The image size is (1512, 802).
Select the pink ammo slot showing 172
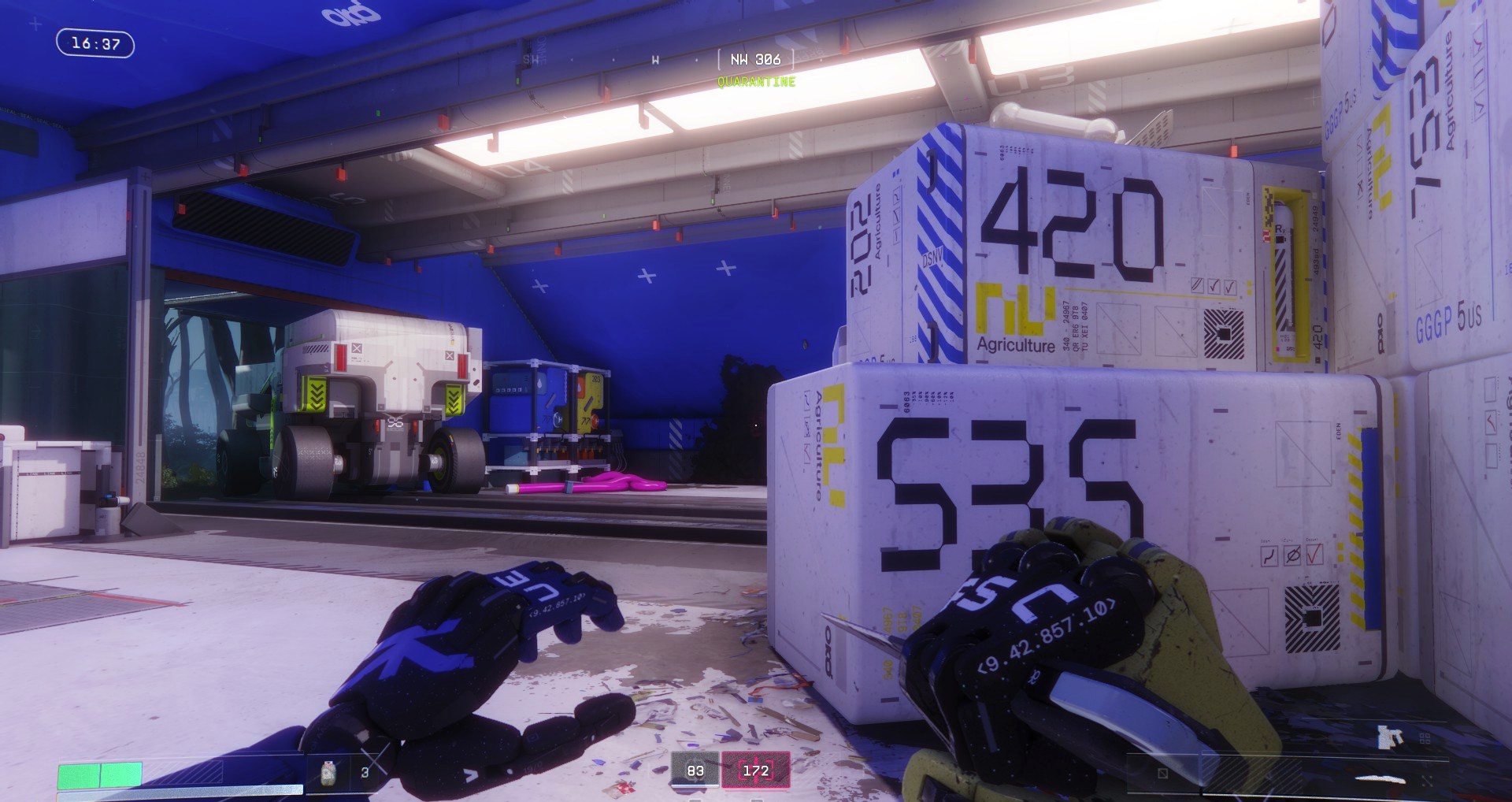(x=755, y=770)
